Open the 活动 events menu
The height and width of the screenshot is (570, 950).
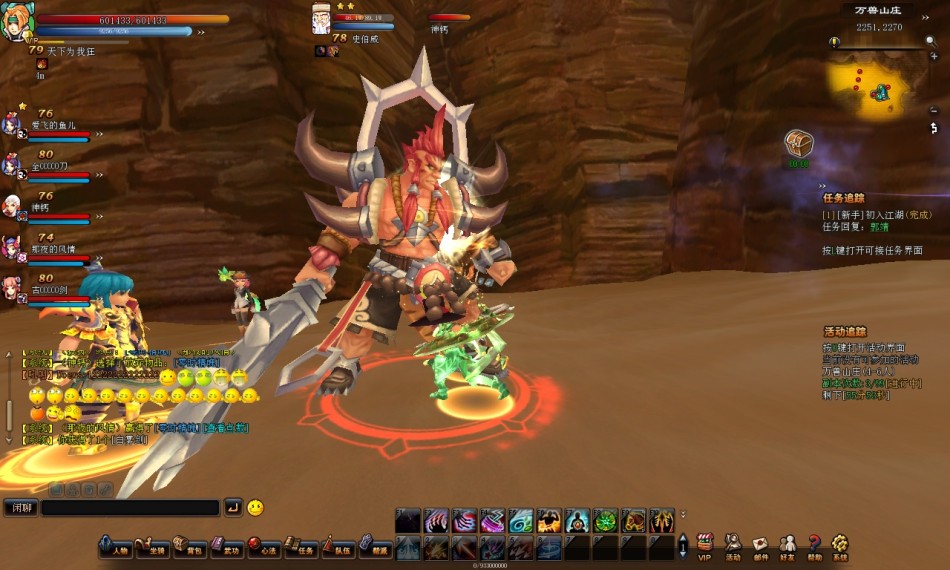point(733,544)
